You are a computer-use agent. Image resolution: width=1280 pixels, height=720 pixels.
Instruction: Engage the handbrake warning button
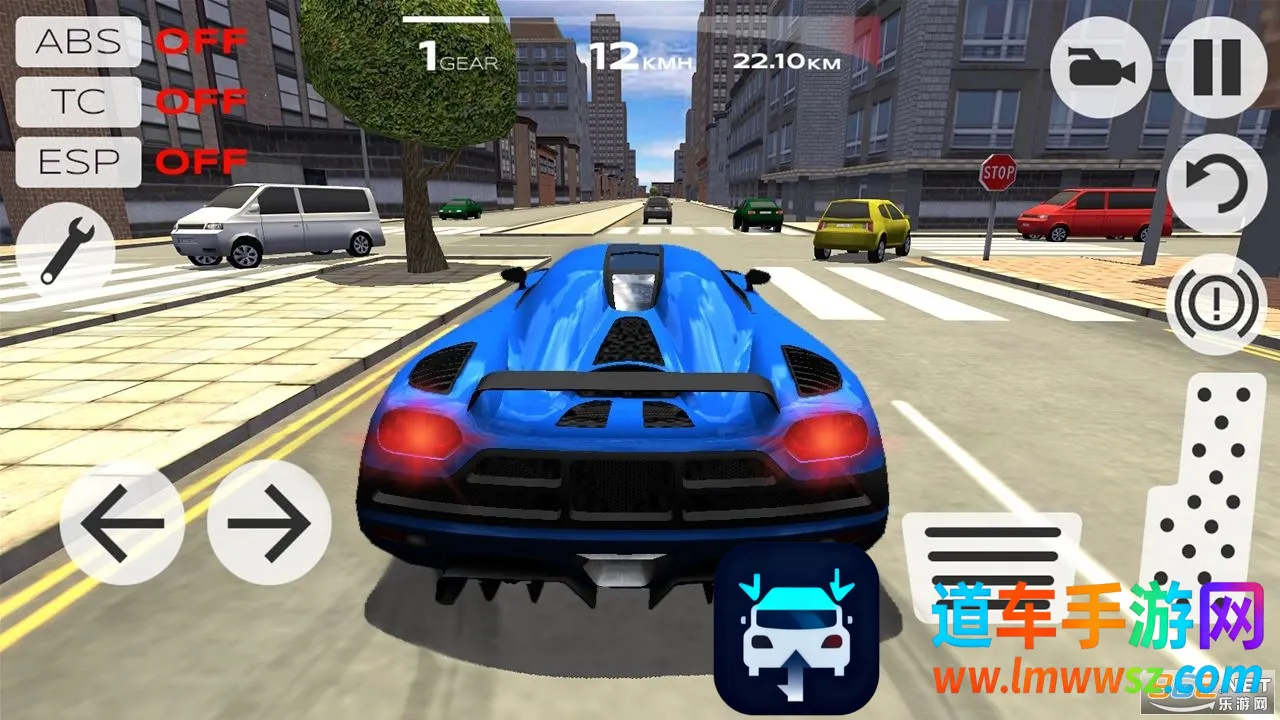pos(1217,304)
